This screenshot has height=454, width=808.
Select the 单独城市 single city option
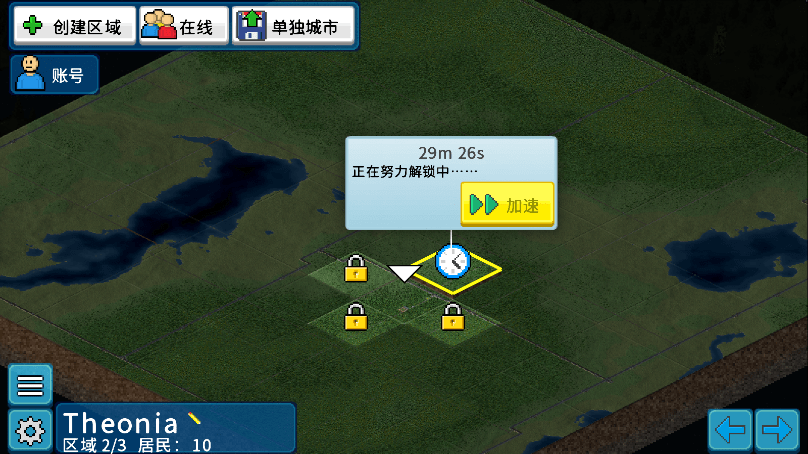click(294, 27)
